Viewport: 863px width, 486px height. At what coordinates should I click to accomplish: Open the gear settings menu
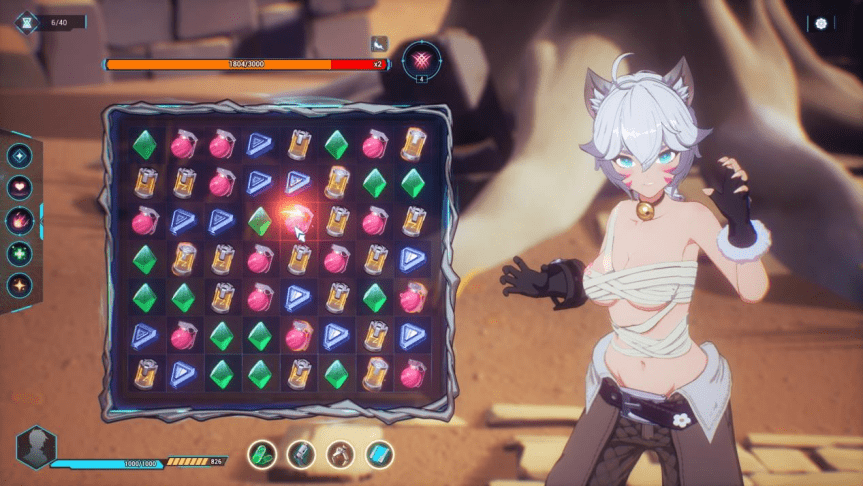(821, 23)
